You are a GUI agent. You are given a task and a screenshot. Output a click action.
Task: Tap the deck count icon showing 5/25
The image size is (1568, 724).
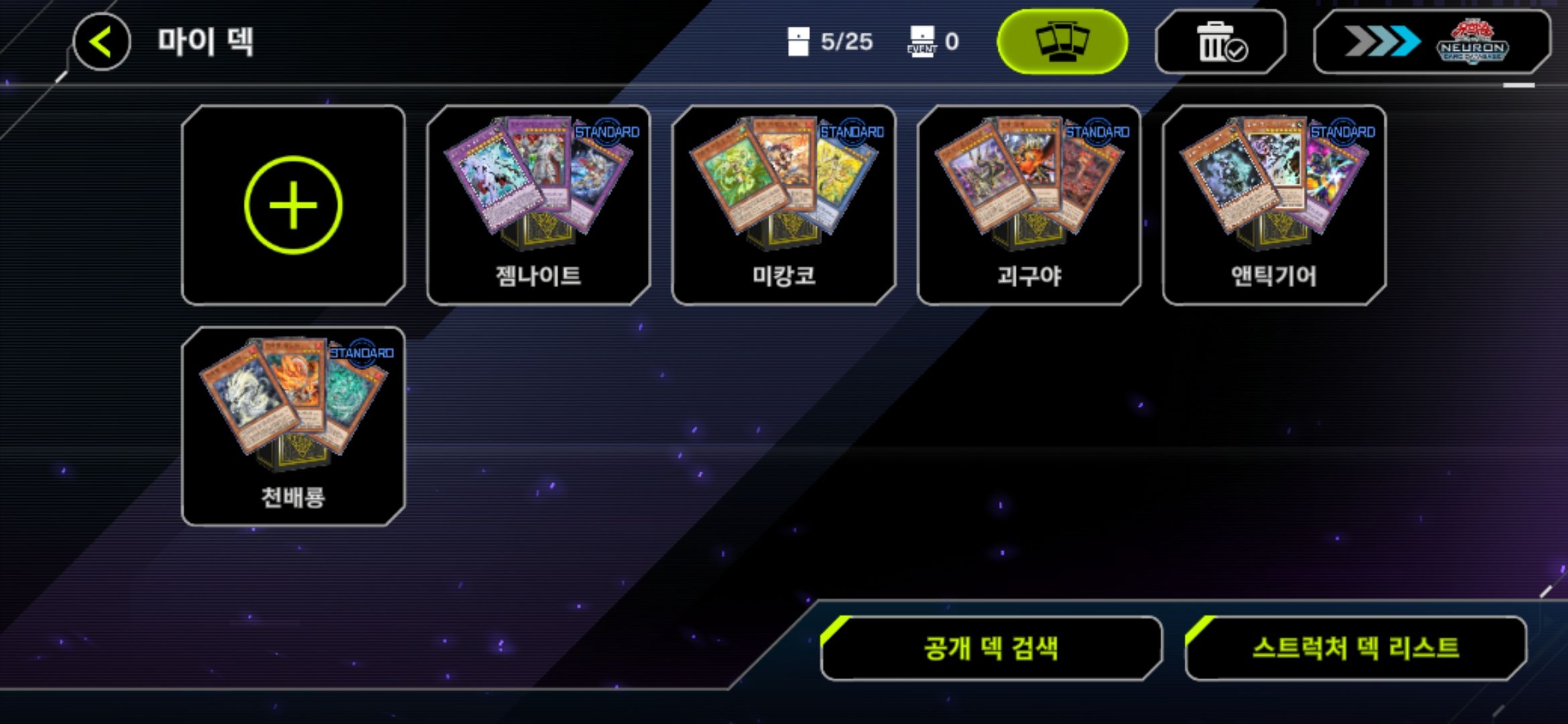pyautogui.click(x=799, y=40)
